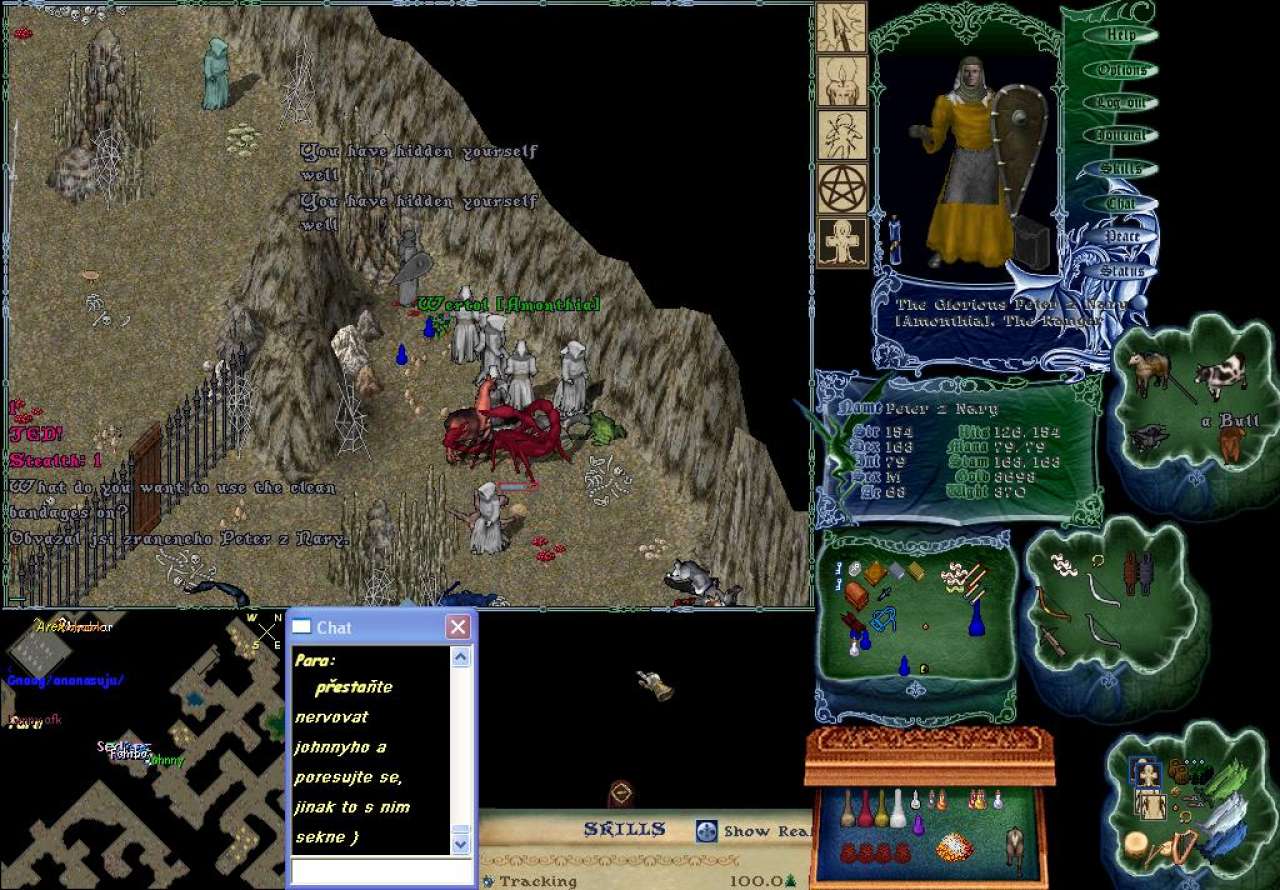Activate the pentagram spell icon
Viewport: 1280px width, 890px height.
(x=842, y=189)
